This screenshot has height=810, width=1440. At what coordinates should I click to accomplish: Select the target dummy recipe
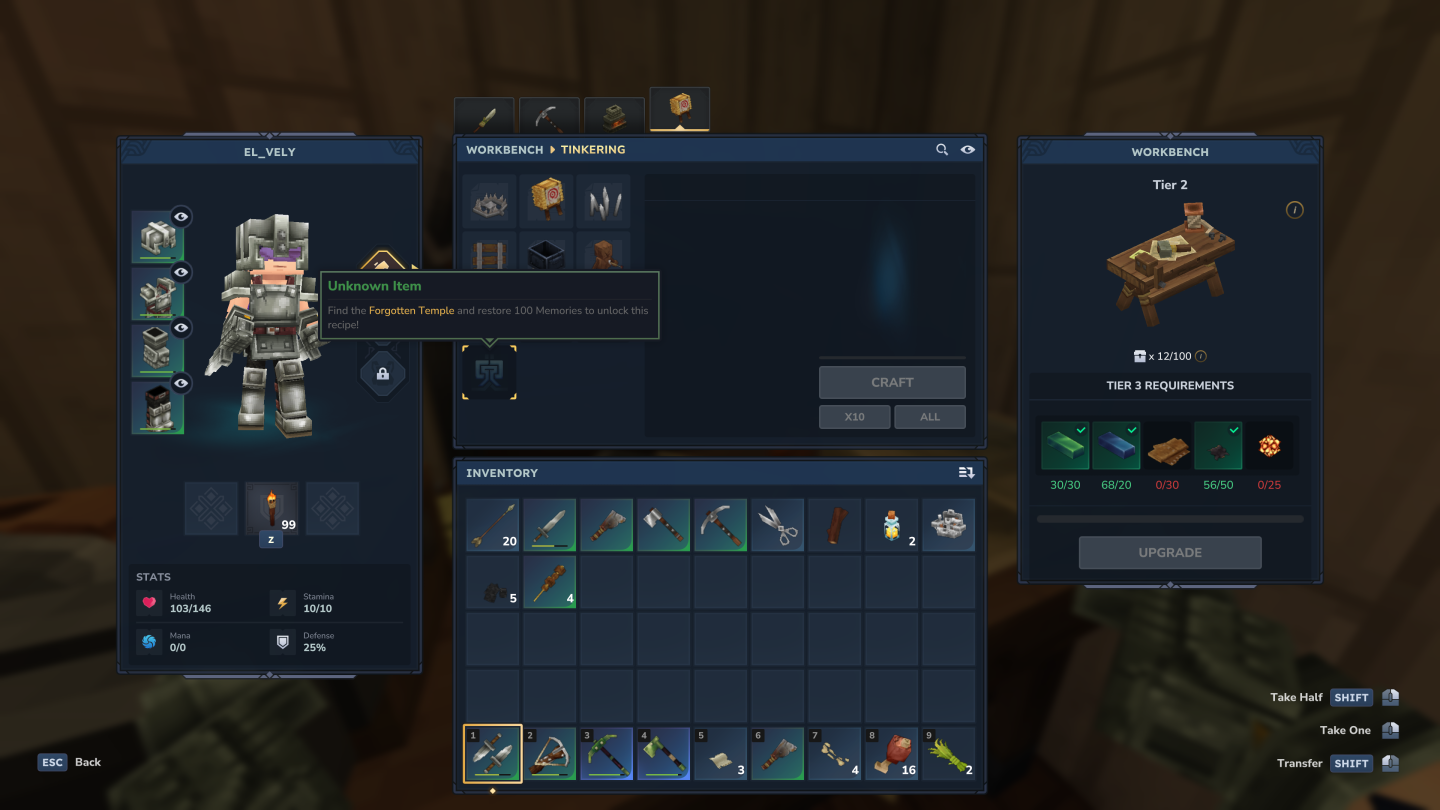[547, 202]
